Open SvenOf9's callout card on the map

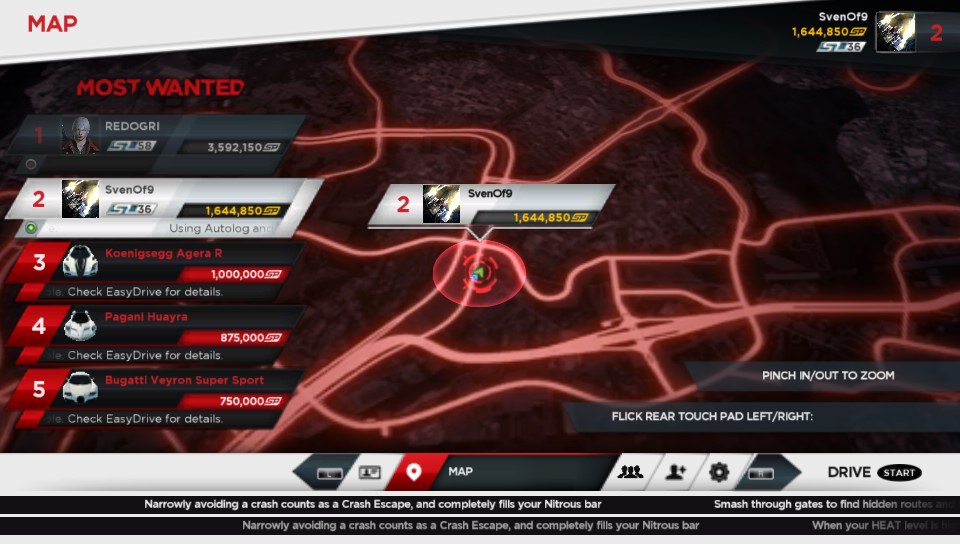click(x=490, y=205)
